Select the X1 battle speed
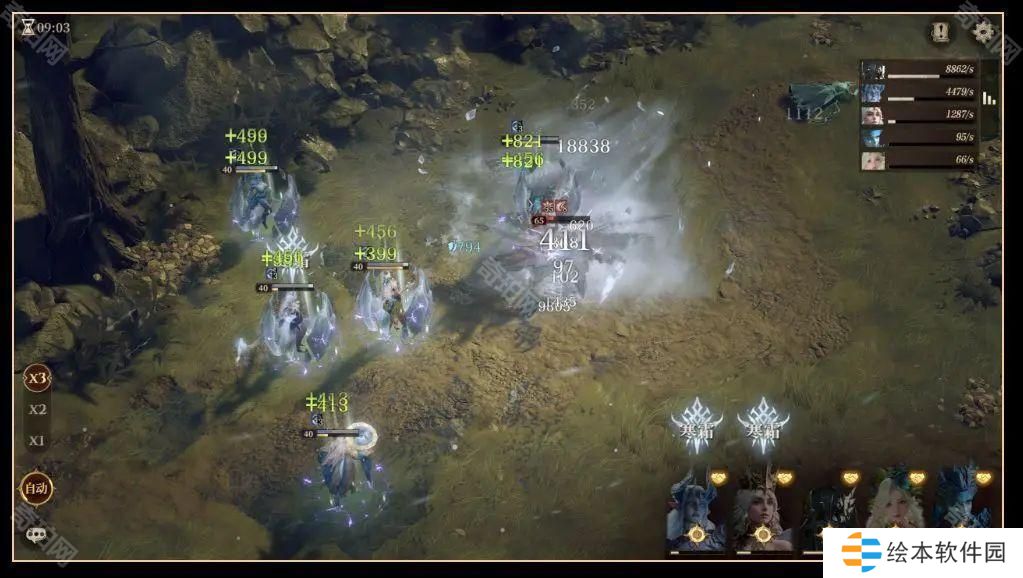Viewport: 1023px width, 578px height. 37,441
